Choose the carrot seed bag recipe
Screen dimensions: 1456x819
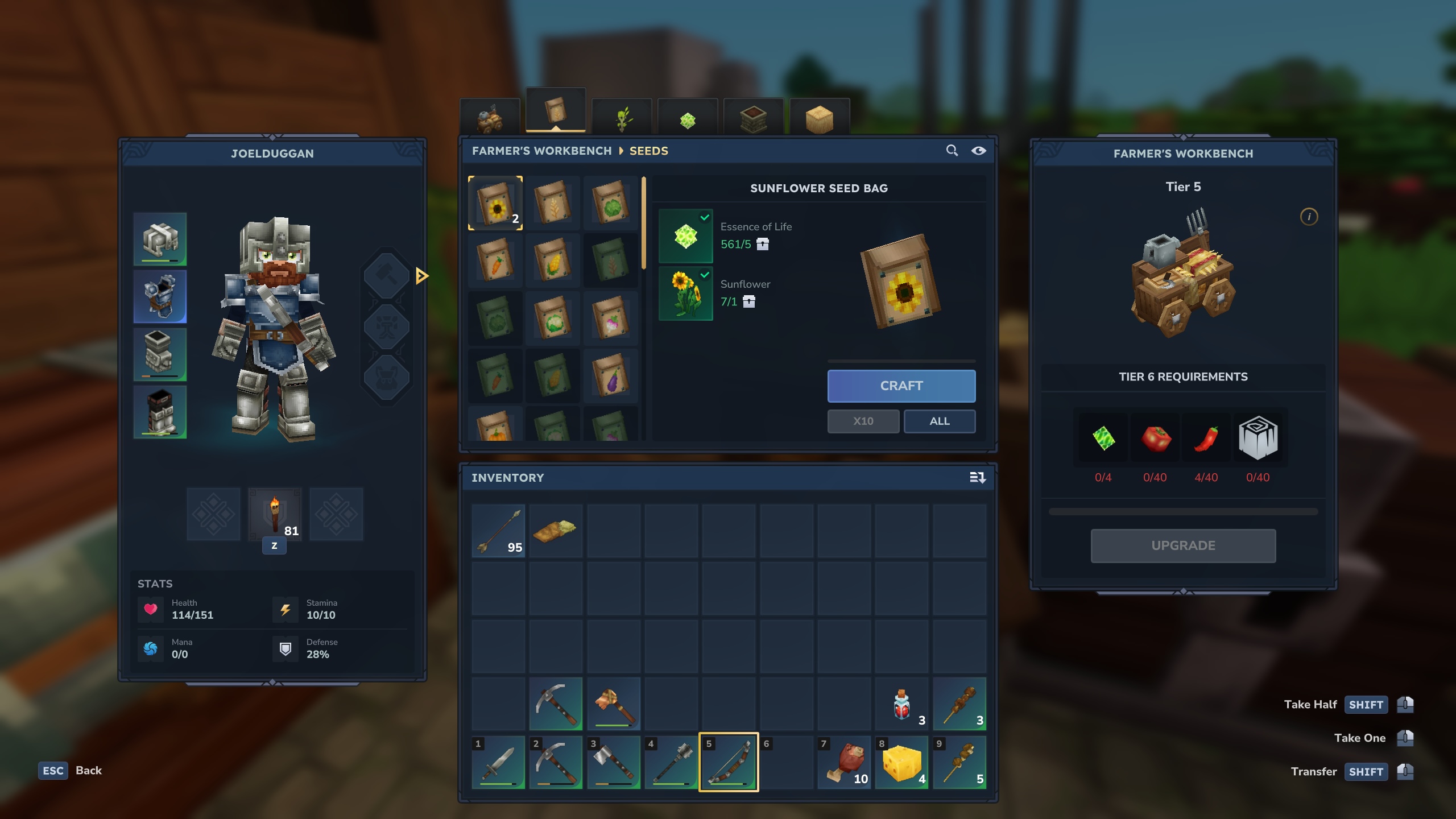(x=495, y=261)
